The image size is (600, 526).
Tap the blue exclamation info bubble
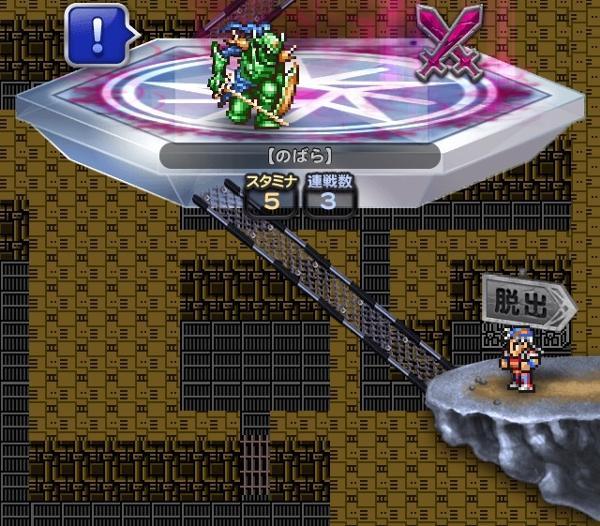[97, 34]
